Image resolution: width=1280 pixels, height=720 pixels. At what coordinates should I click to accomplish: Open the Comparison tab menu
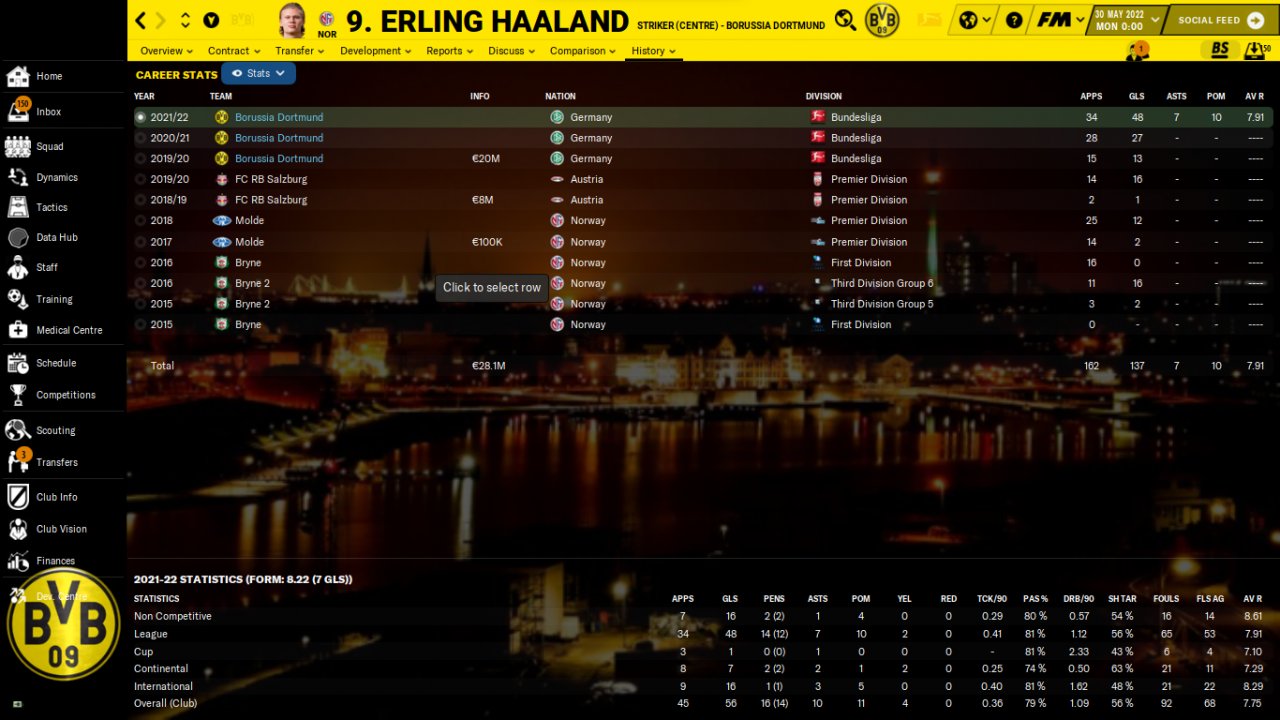583,51
